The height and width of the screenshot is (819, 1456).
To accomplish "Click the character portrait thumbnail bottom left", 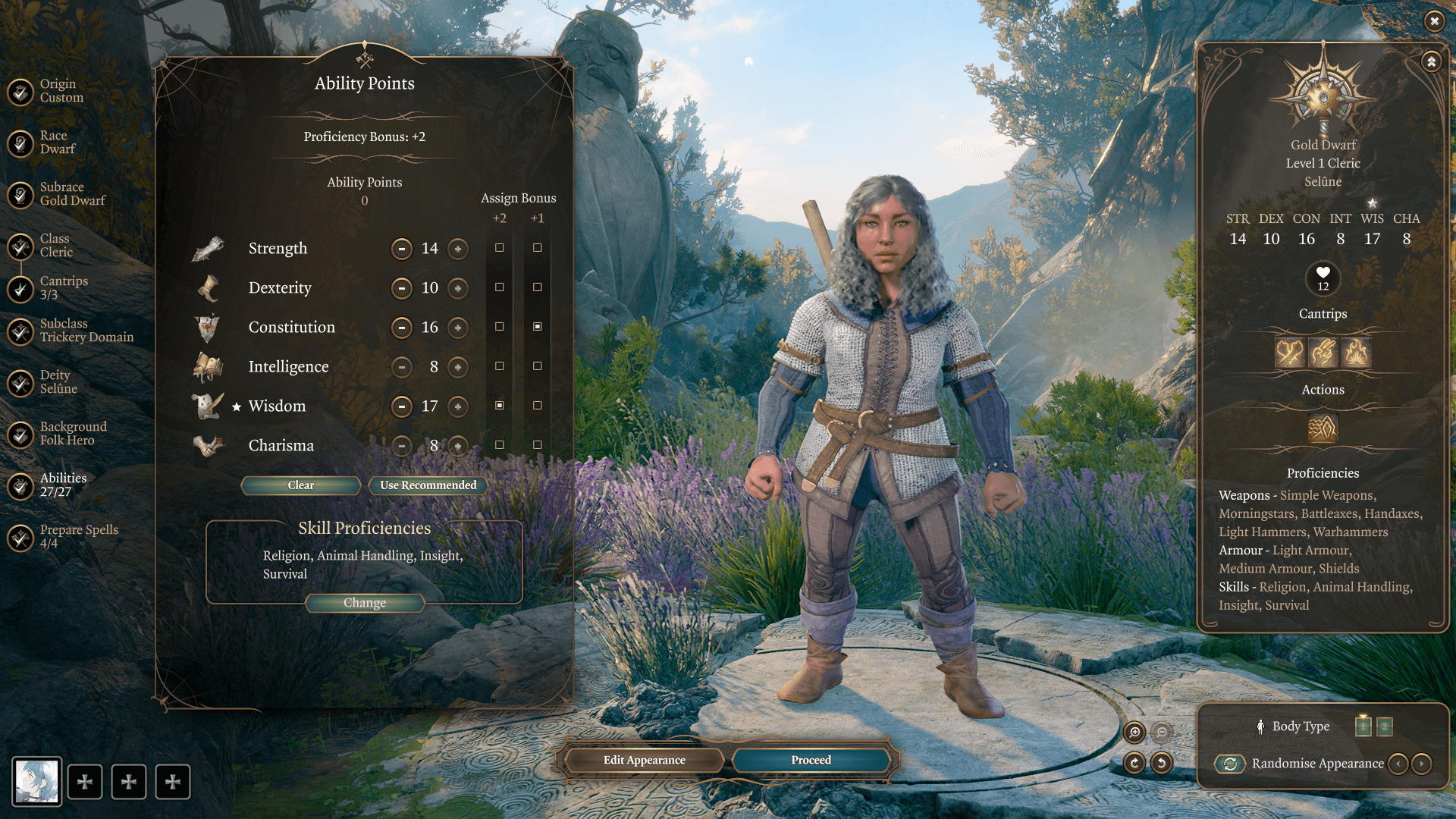I will tap(36, 781).
